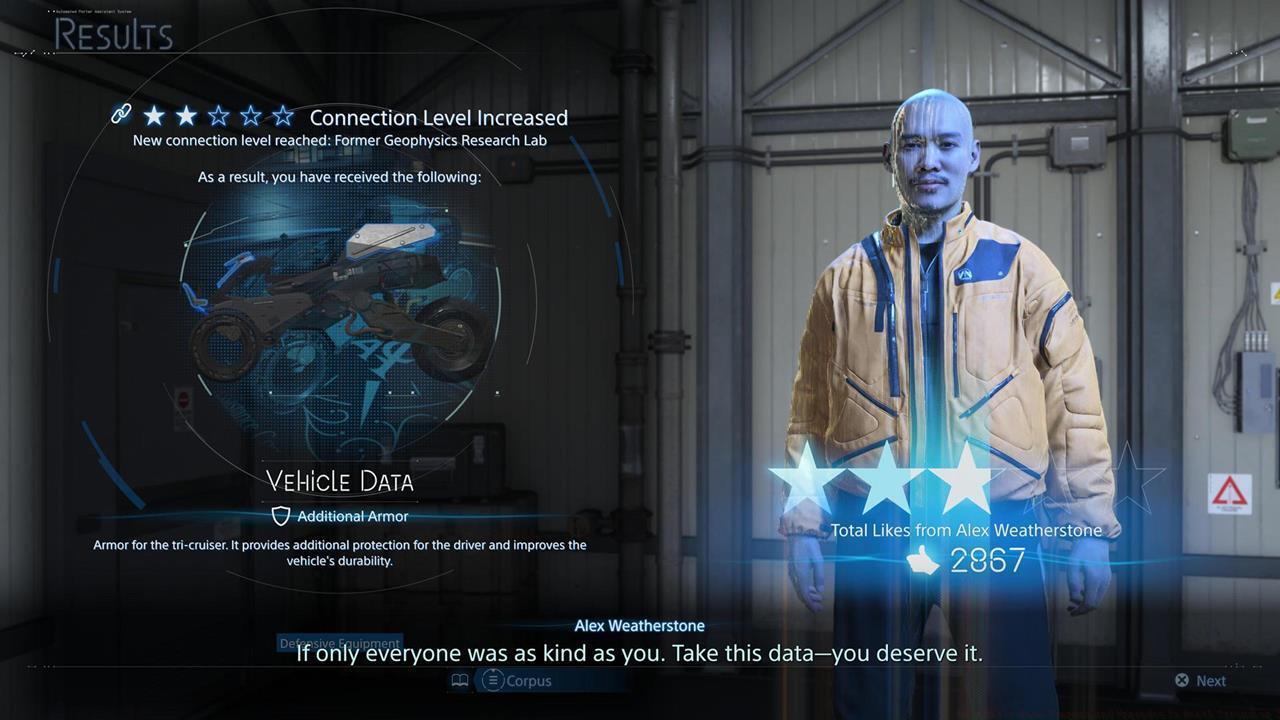Image resolution: width=1280 pixels, height=720 pixels.
Task: Toggle the first empty connection star
Action: point(218,115)
